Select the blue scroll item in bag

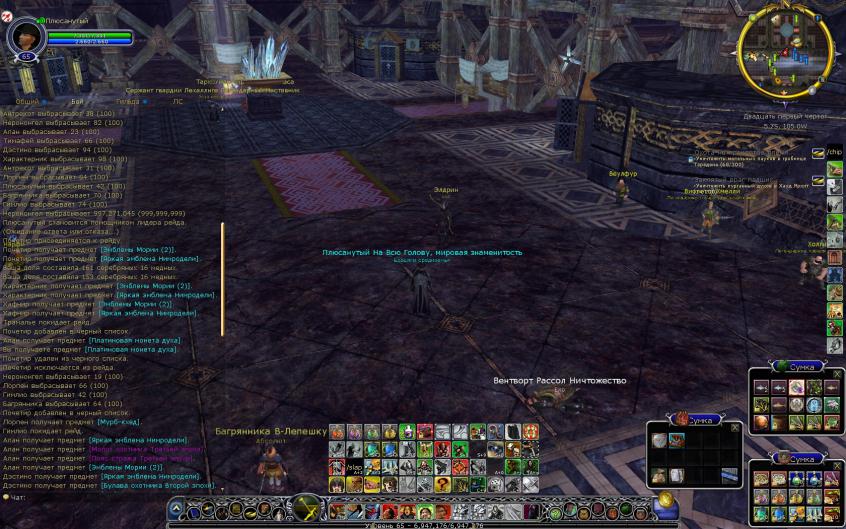pos(727,473)
